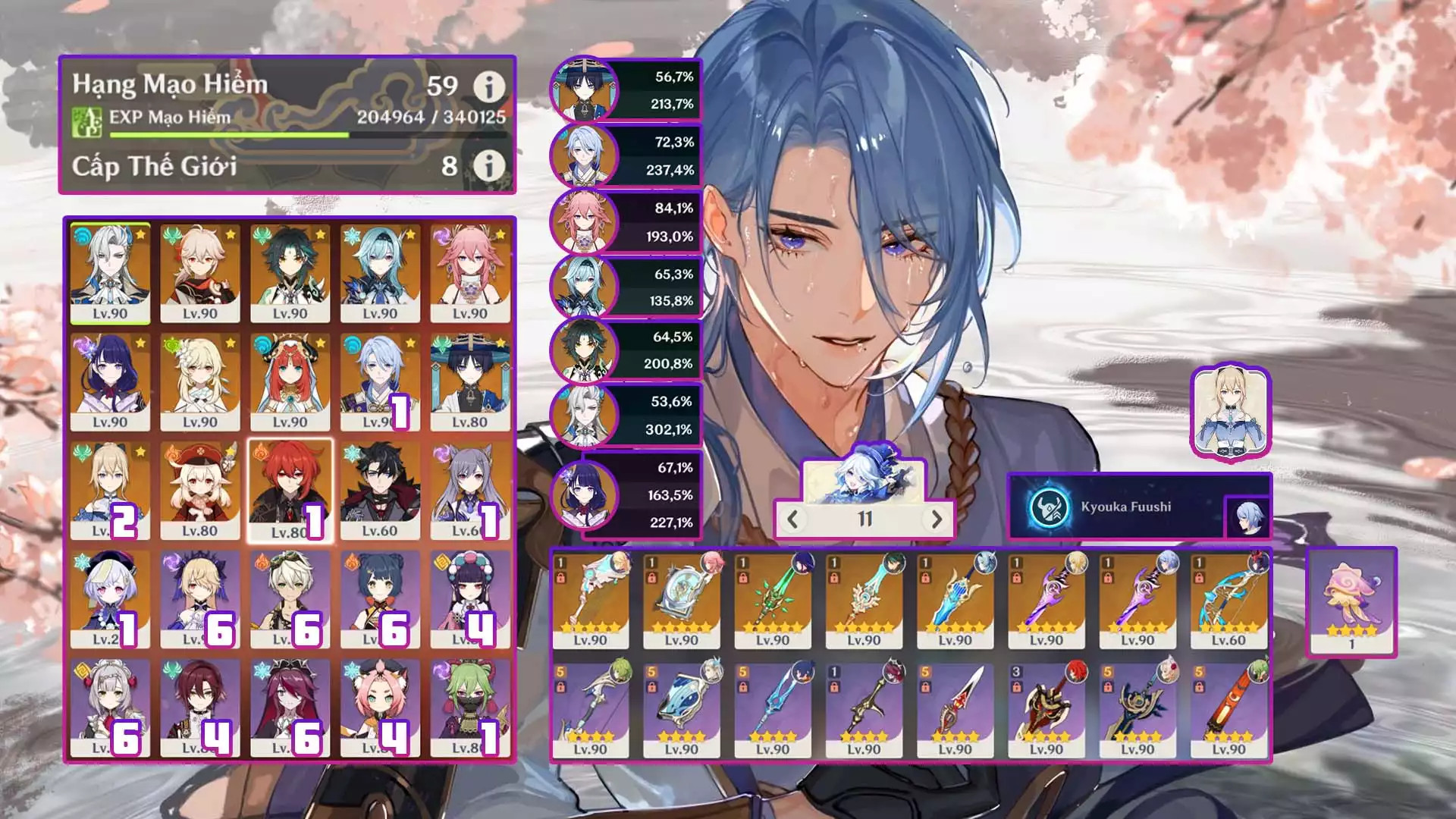1456x819 pixels.
Task: Click the right arrow next to number 11
Action: [x=937, y=519]
